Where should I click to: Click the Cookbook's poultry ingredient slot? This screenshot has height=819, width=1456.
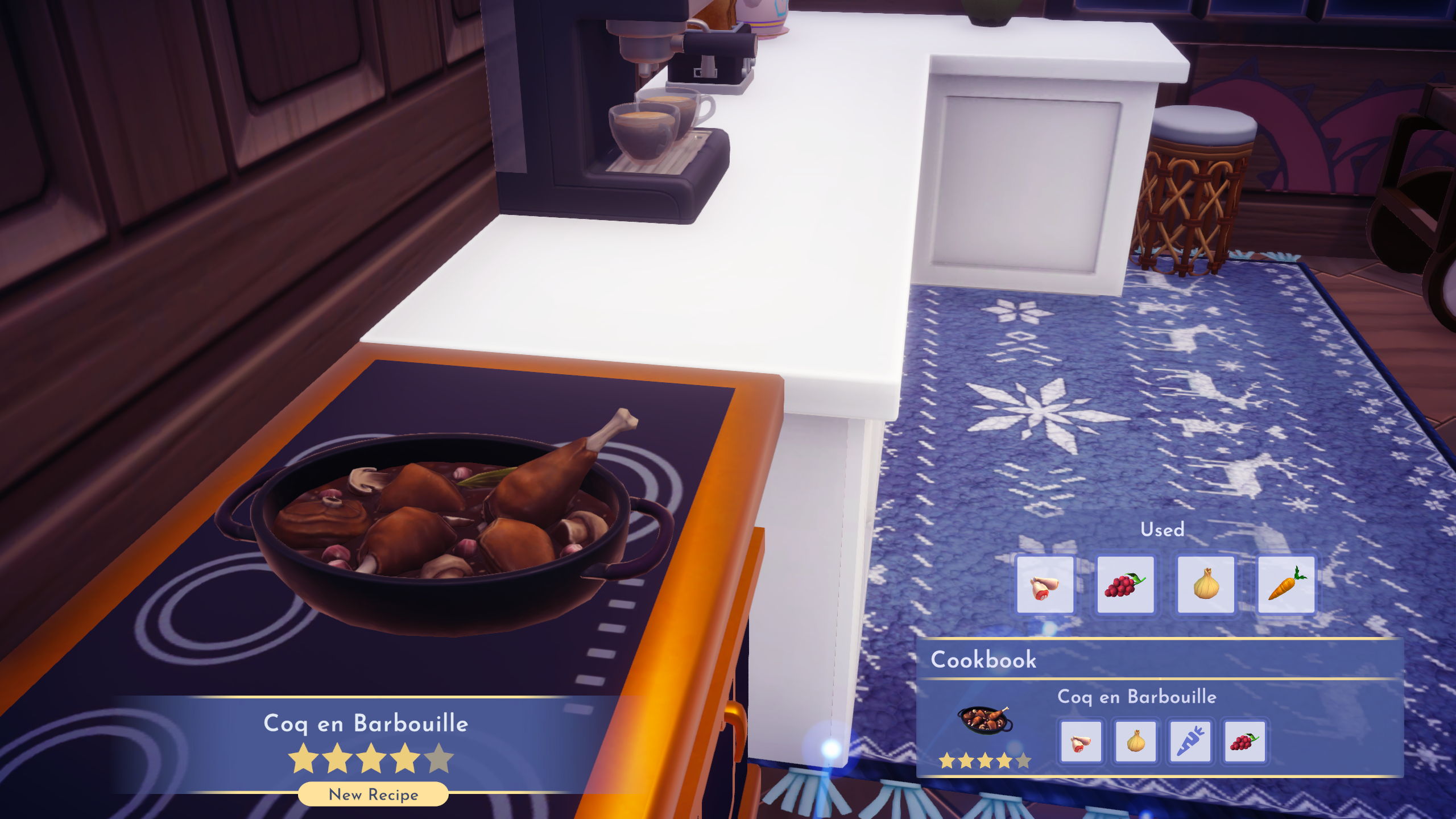(x=1081, y=742)
